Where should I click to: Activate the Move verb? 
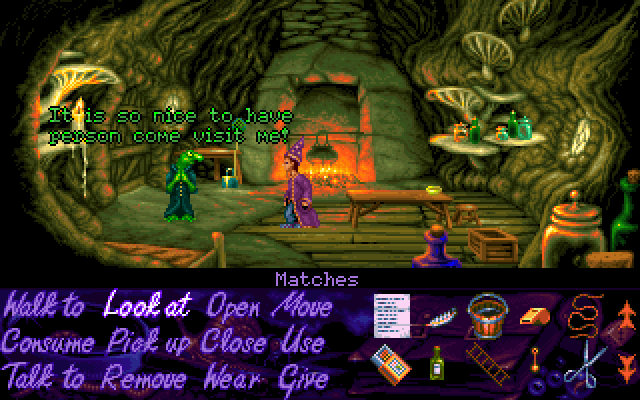306,307
